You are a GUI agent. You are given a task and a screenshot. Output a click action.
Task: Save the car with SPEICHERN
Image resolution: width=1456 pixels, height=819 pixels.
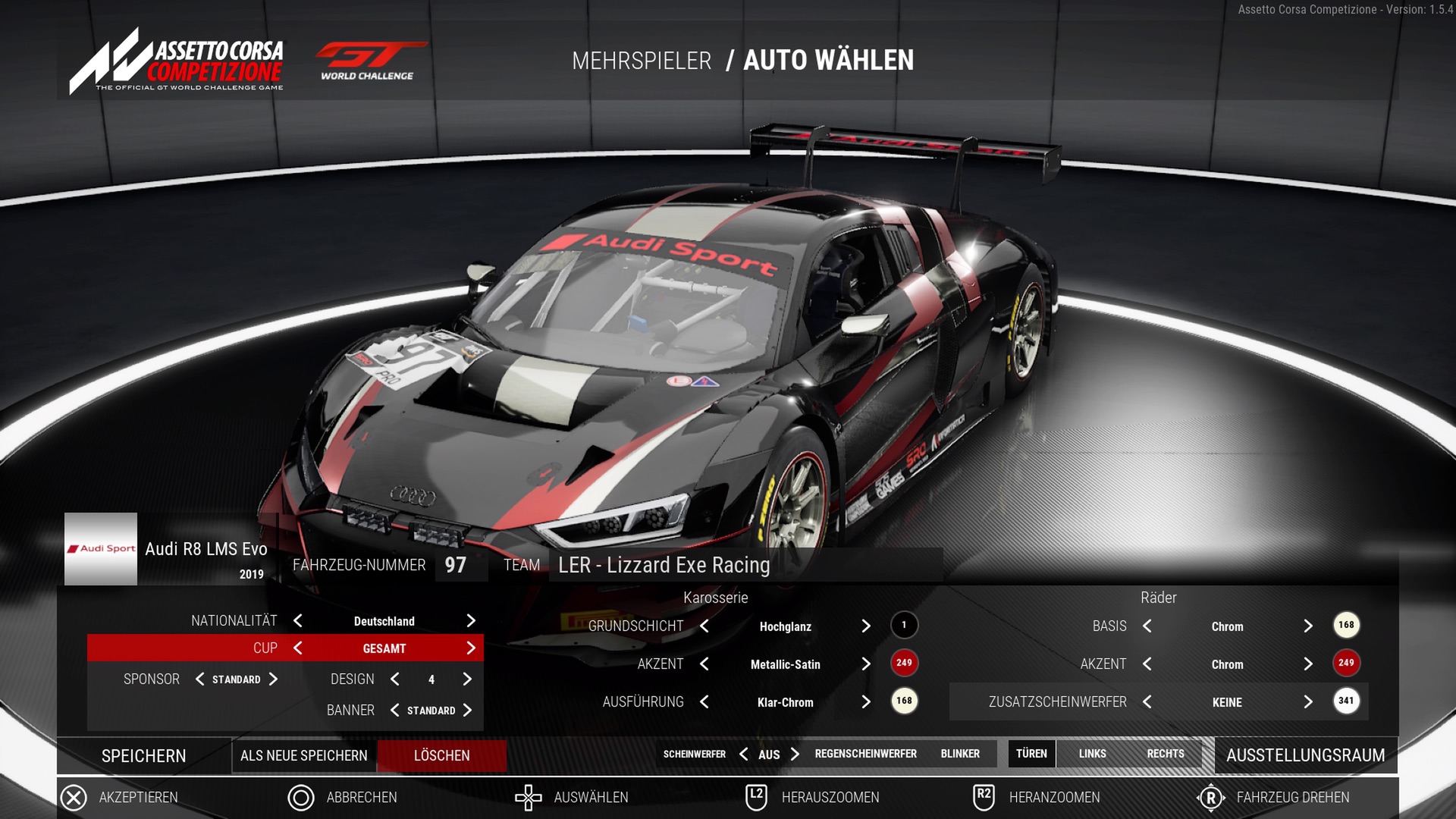(x=143, y=756)
